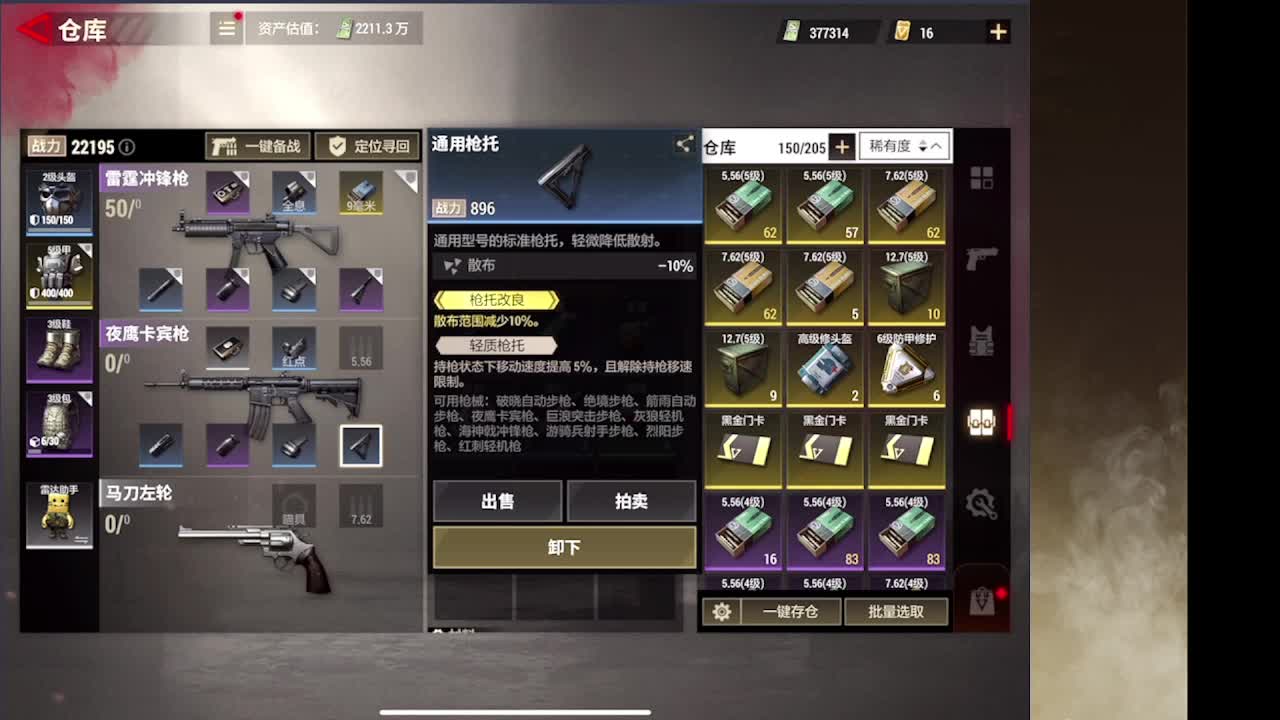The width and height of the screenshot is (1280, 720).
Task: Click the + button next to 150/205
Action: point(843,146)
